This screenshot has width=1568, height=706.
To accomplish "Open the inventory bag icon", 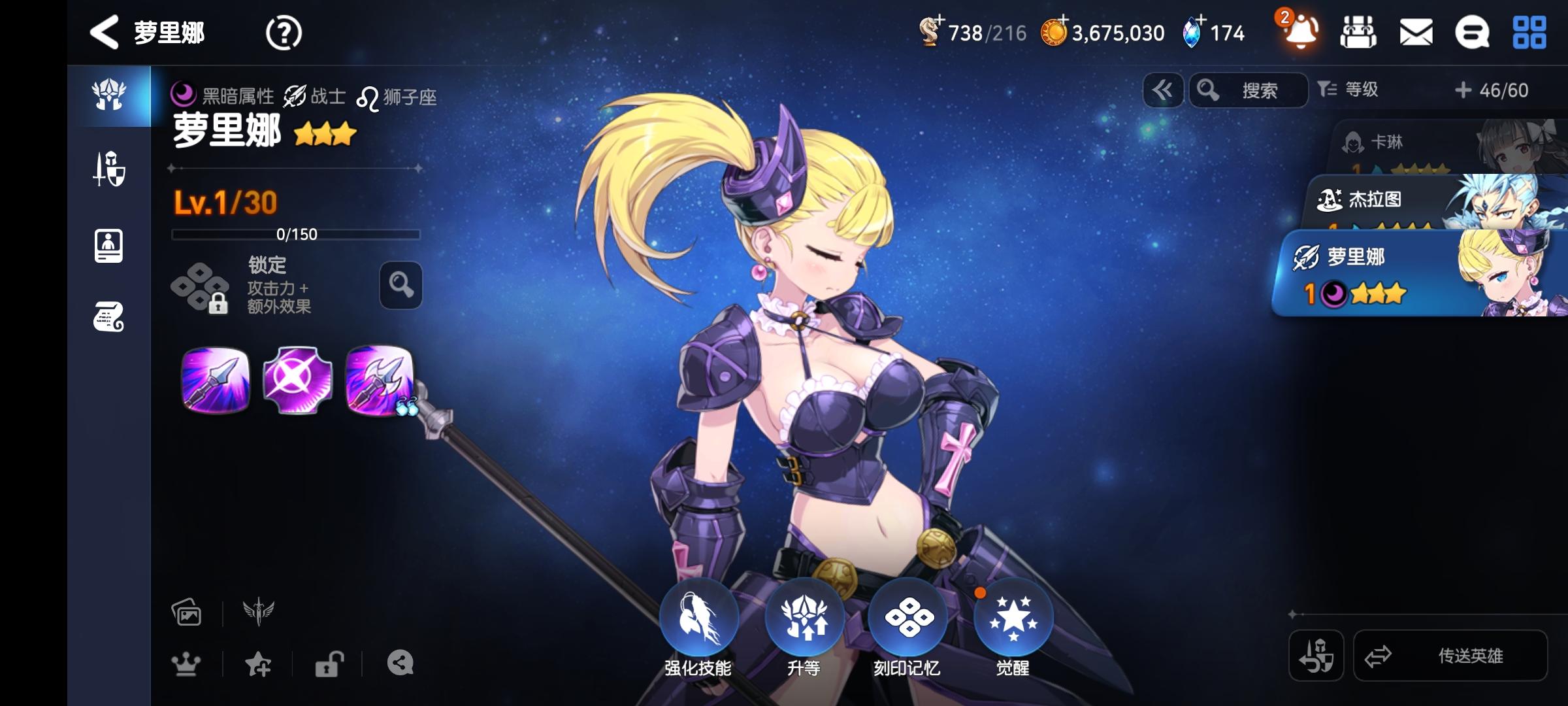I will [1359, 31].
